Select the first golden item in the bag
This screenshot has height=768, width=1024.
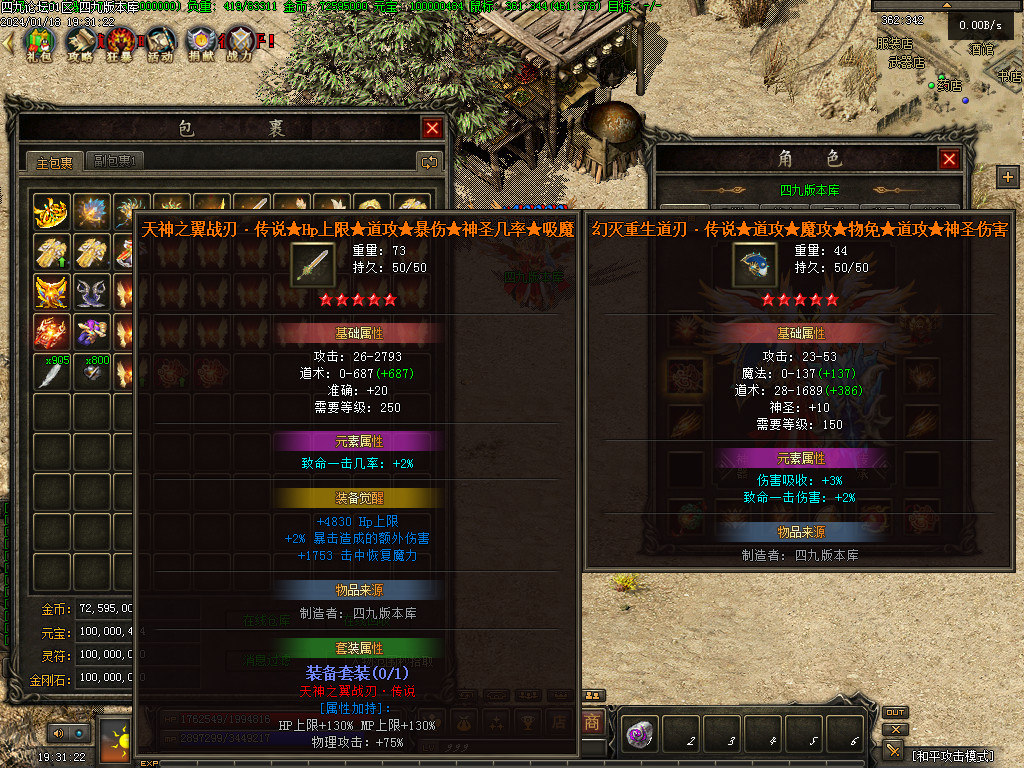pos(52,212)
